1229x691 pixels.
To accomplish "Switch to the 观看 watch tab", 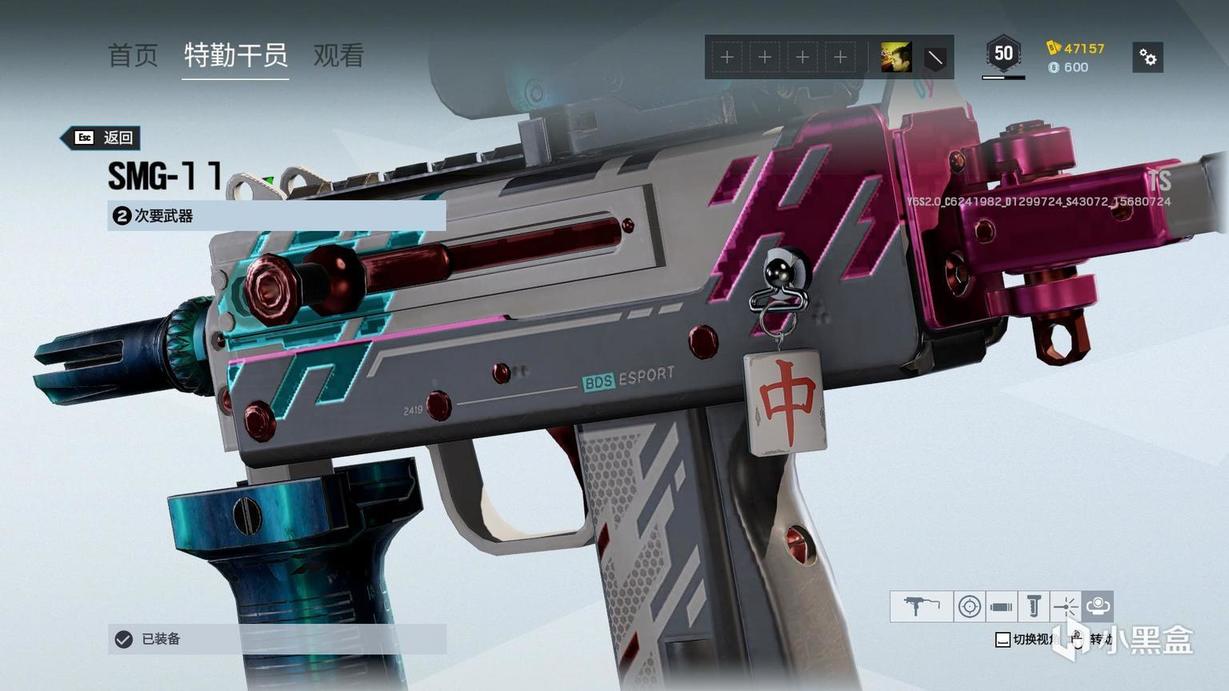I will tap(338, 56).
